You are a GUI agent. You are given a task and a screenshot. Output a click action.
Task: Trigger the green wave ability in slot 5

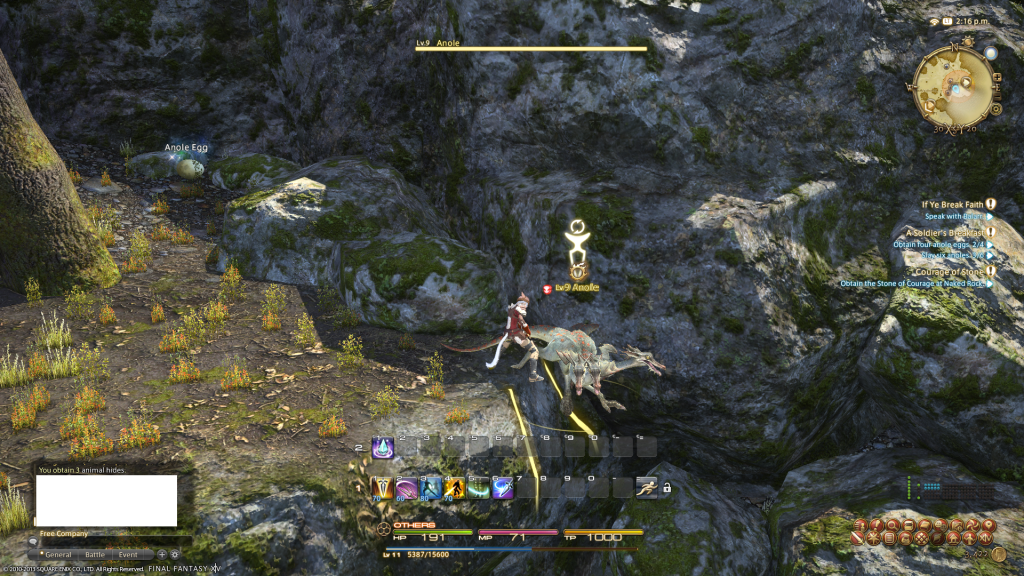pos(478,488)
